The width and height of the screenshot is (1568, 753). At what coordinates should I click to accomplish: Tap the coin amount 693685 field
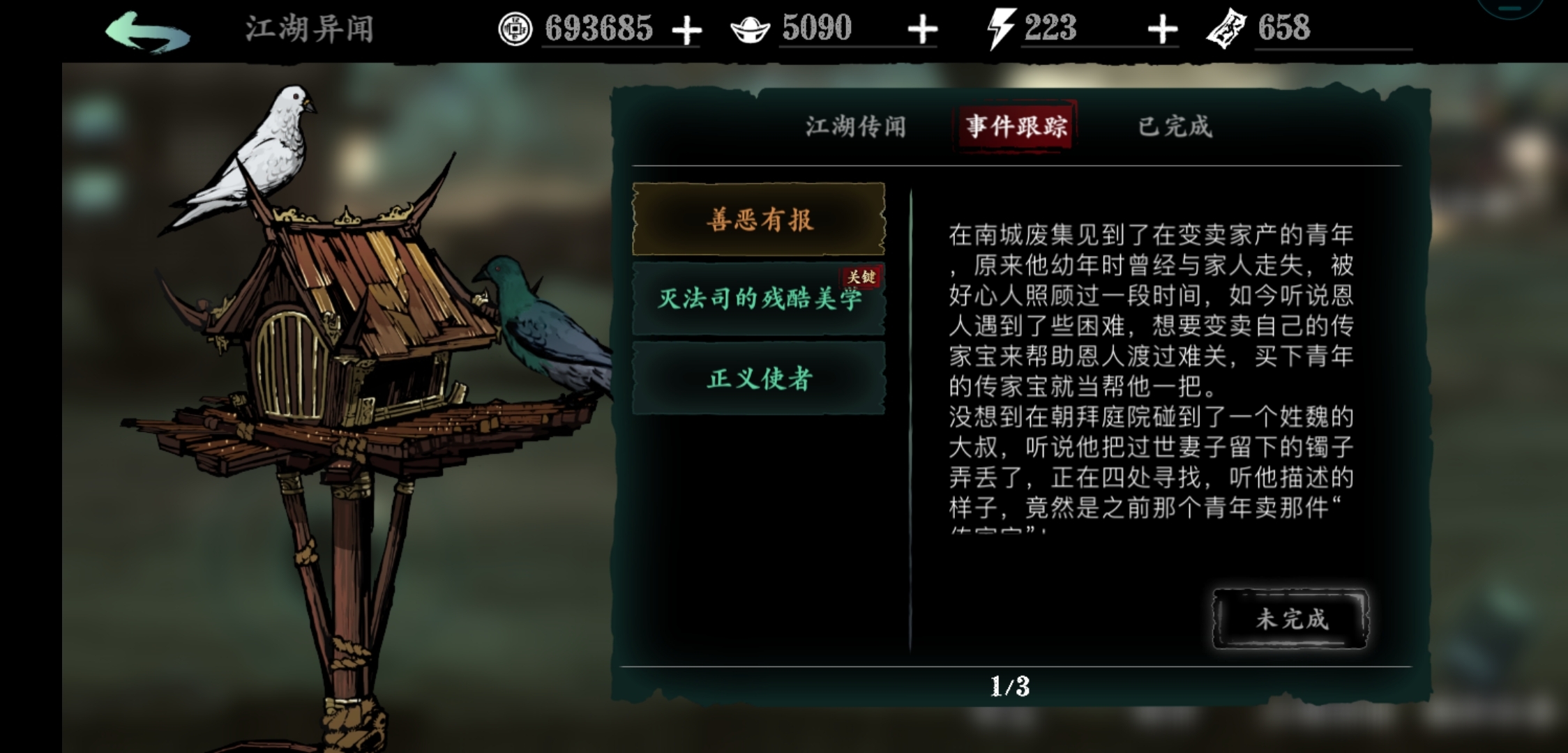(600, 29)
